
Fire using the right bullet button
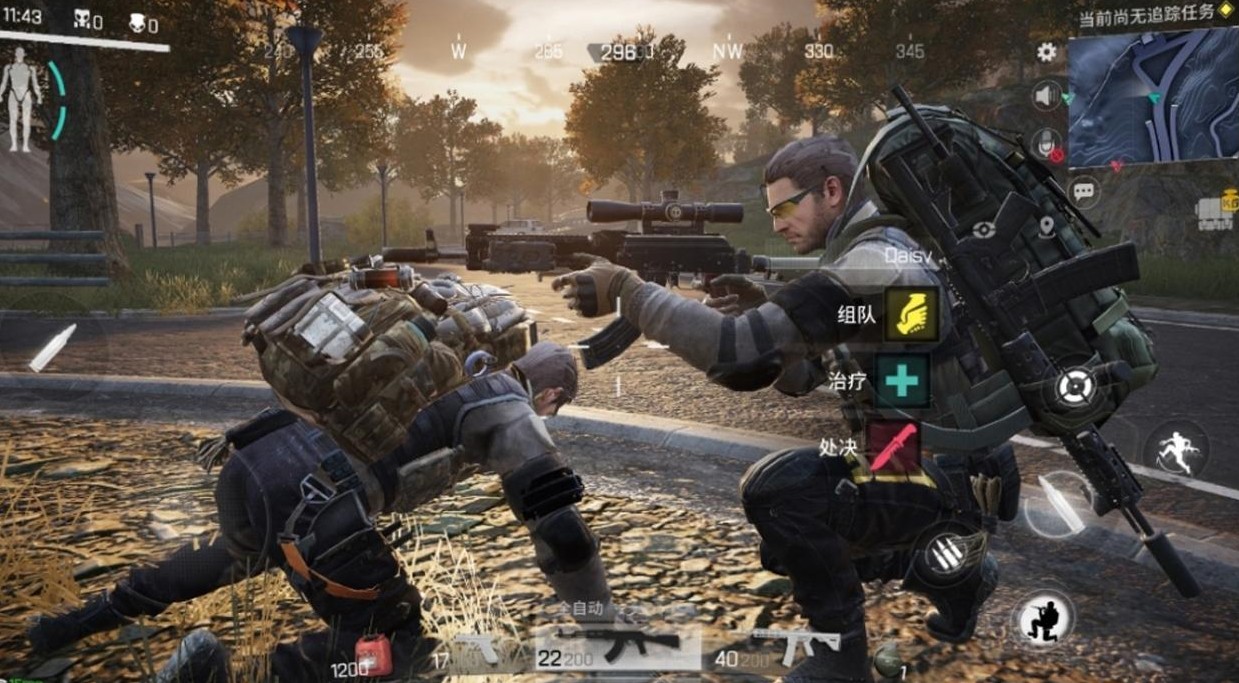click(1058, 503)
